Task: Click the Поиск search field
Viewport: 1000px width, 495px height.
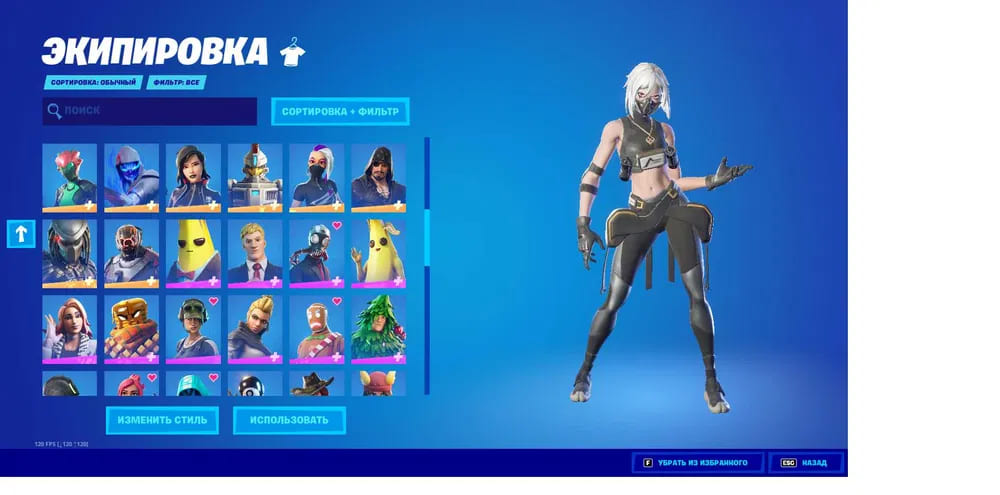Action: coord(150,111)
